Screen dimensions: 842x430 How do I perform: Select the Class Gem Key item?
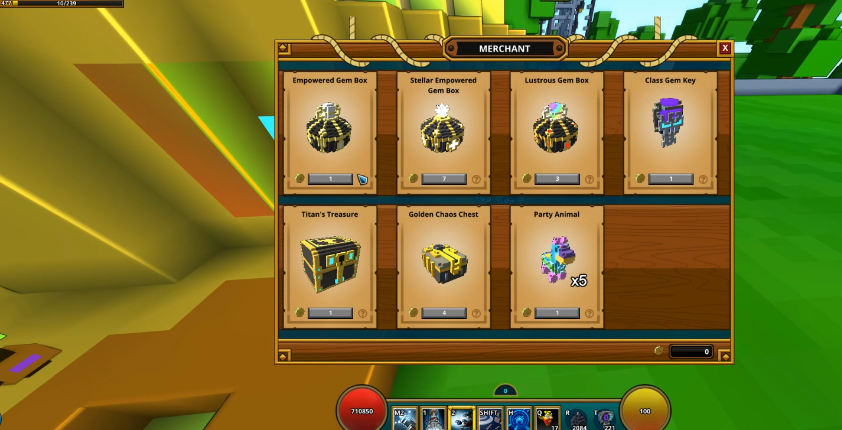(x=670, y=127)
